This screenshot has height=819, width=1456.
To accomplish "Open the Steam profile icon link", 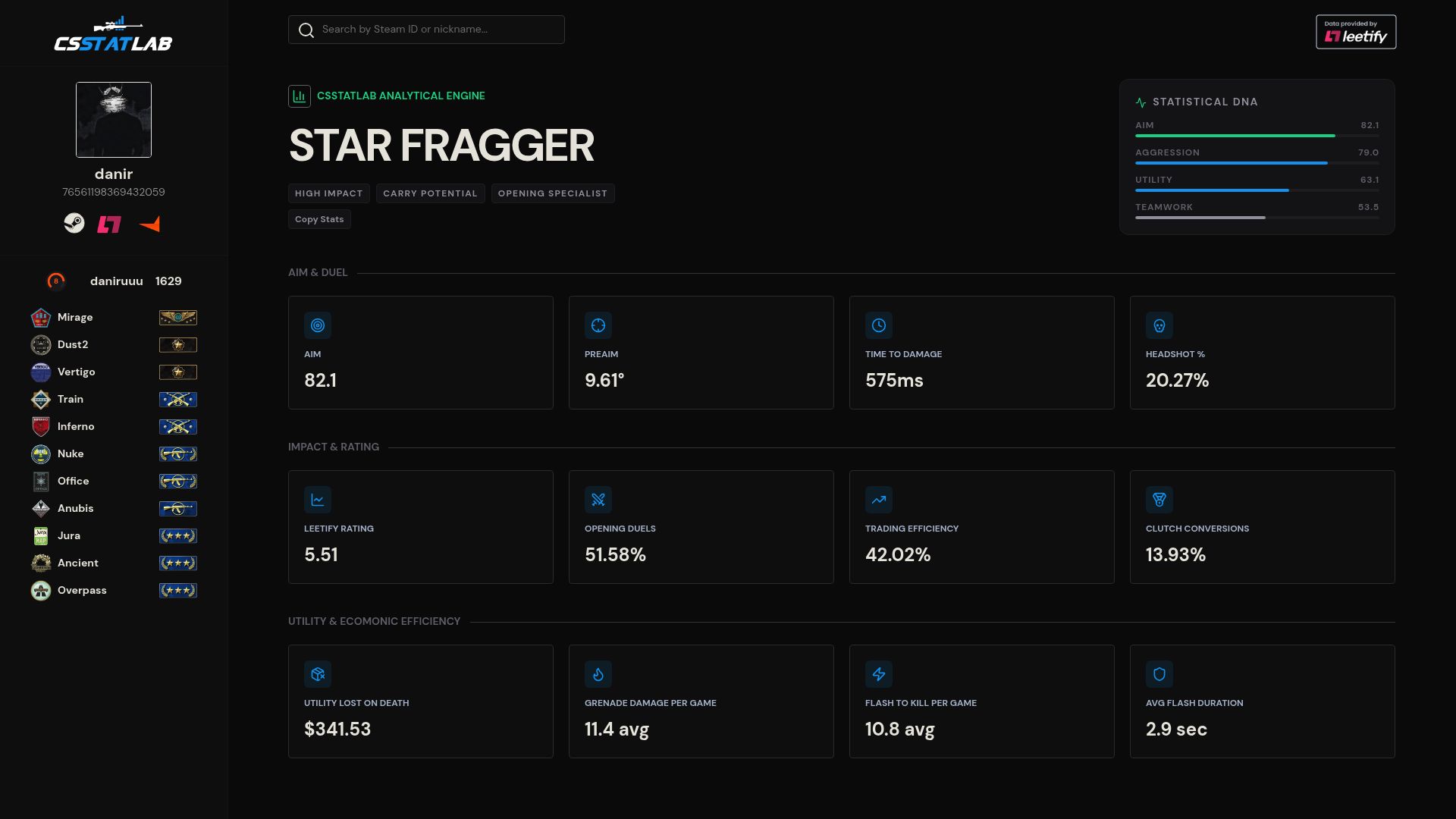I will pos(74,223).
